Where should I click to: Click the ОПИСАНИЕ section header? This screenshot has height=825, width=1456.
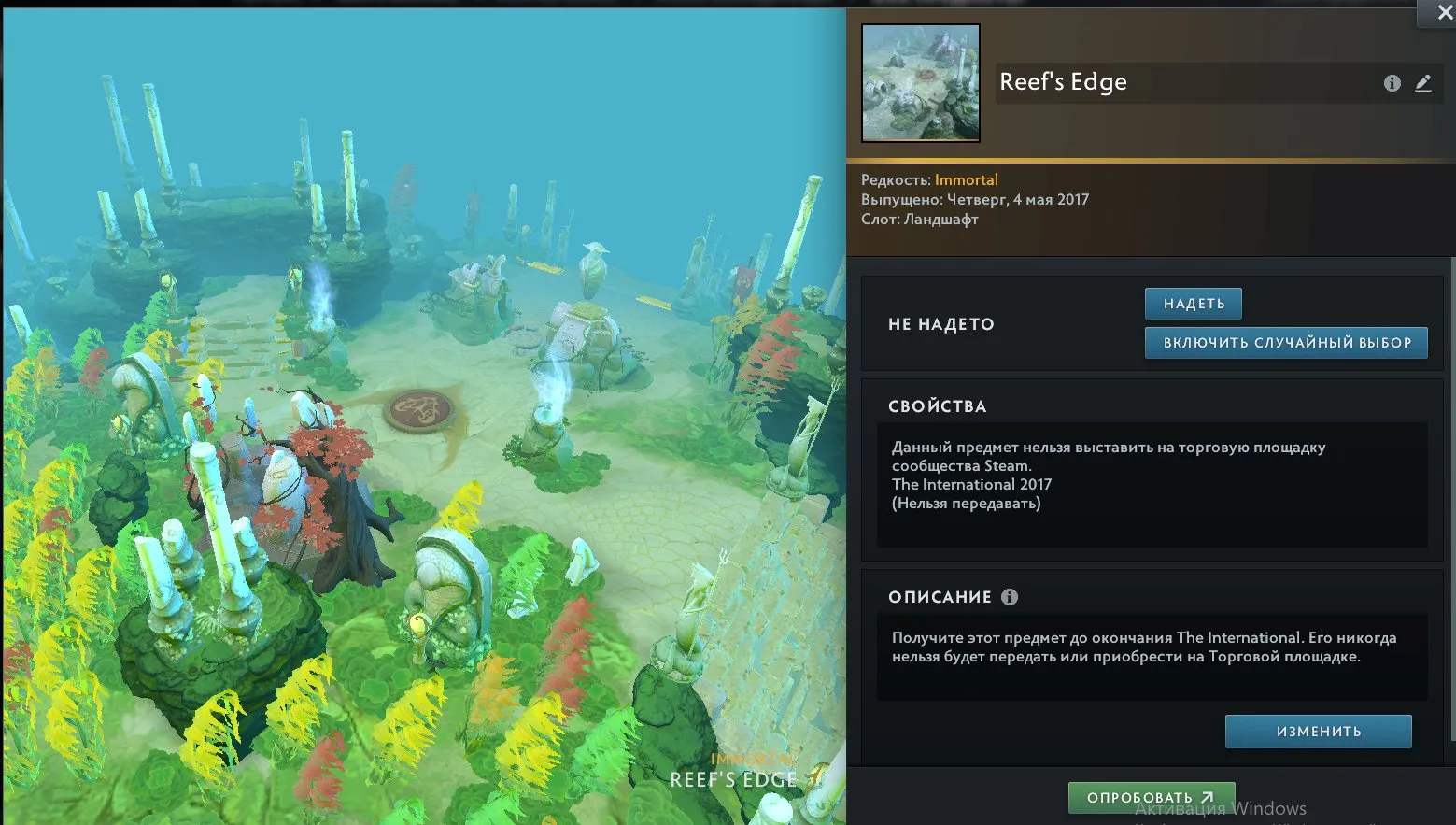[x=940, y=597]
